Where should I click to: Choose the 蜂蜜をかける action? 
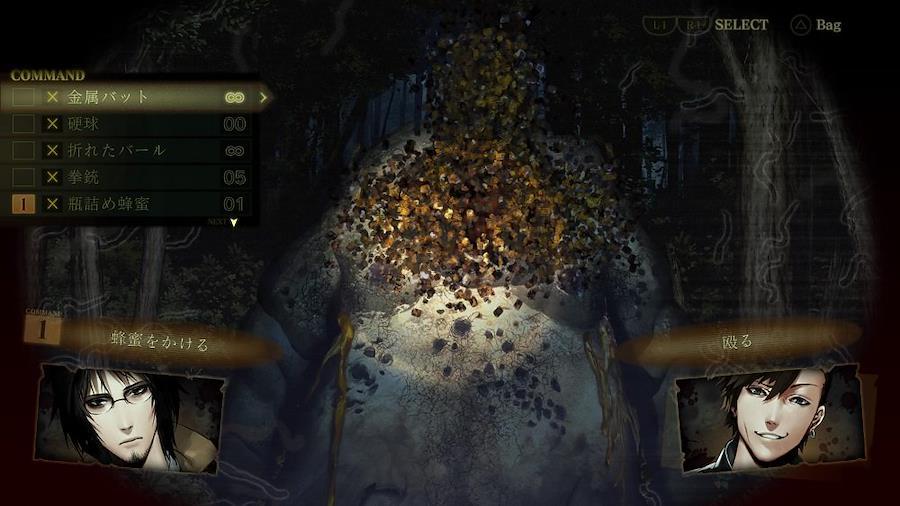[x=160, y=344]
